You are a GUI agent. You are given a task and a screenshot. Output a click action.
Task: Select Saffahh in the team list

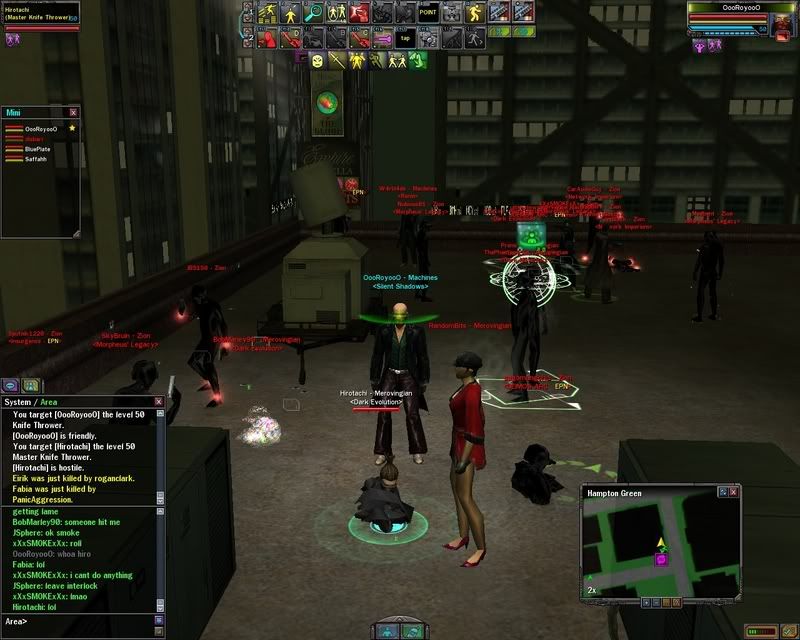pyautogui.click(x=37, y=159)
